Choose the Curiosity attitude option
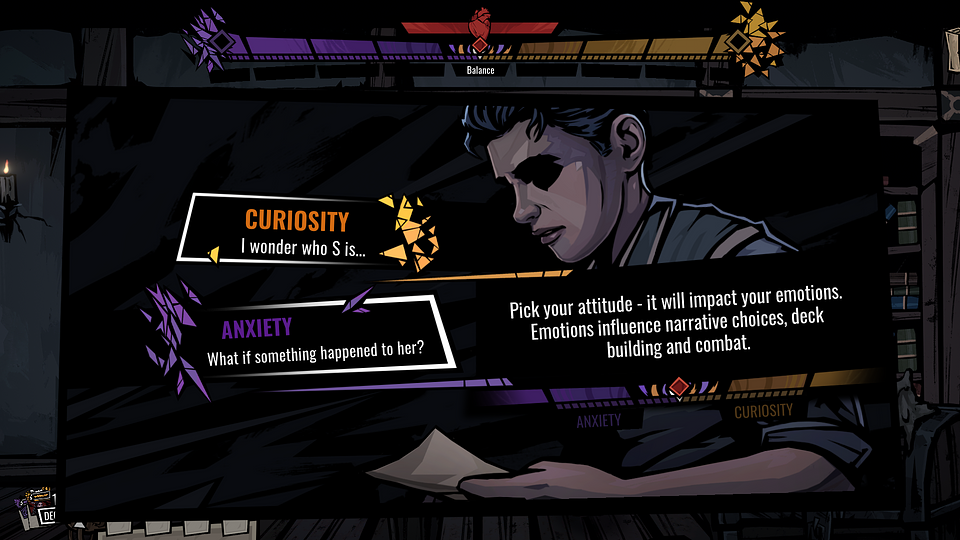960x540 pixels. tap(295, 231)
